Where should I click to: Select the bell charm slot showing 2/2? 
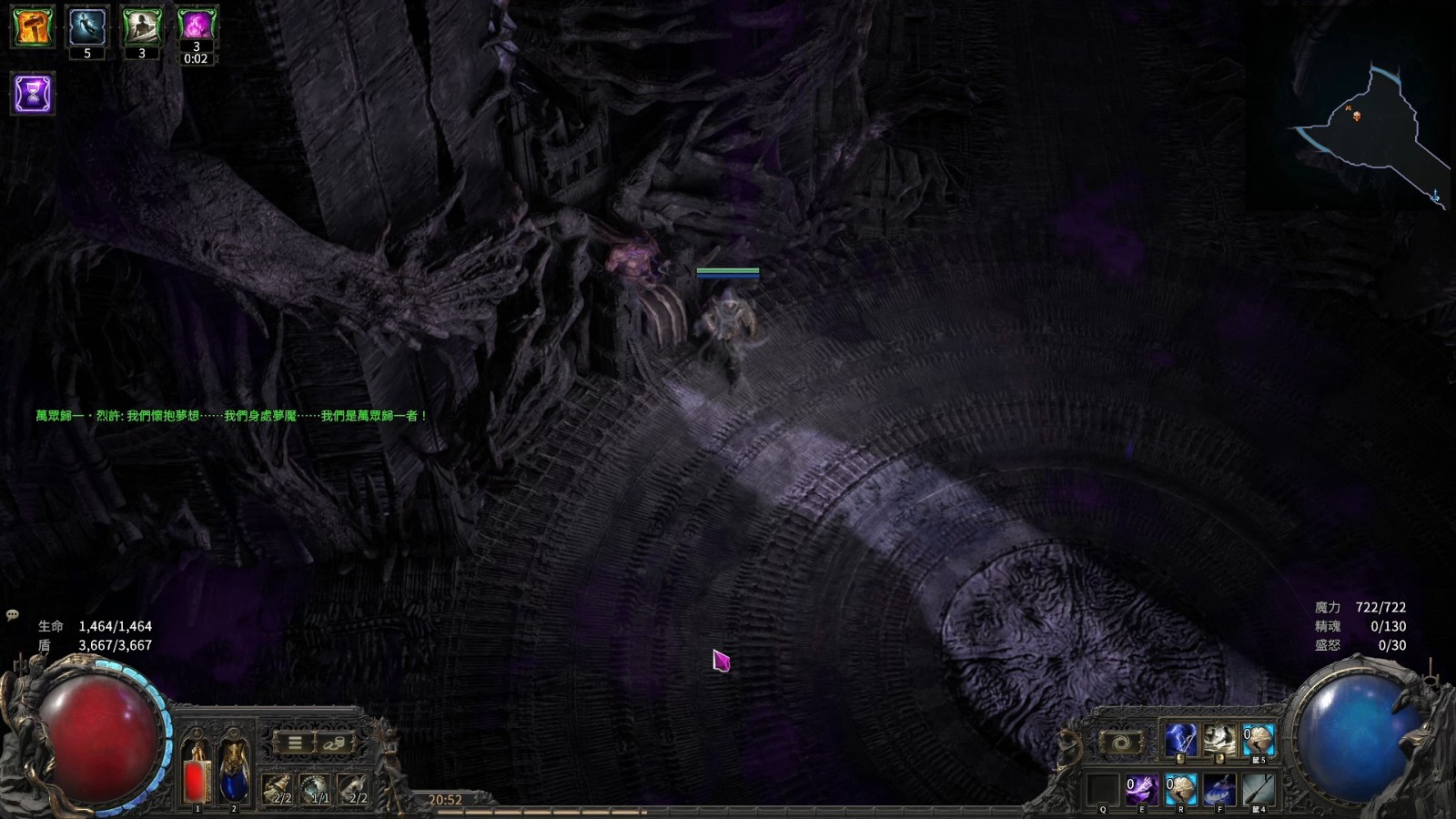(278, 789)
